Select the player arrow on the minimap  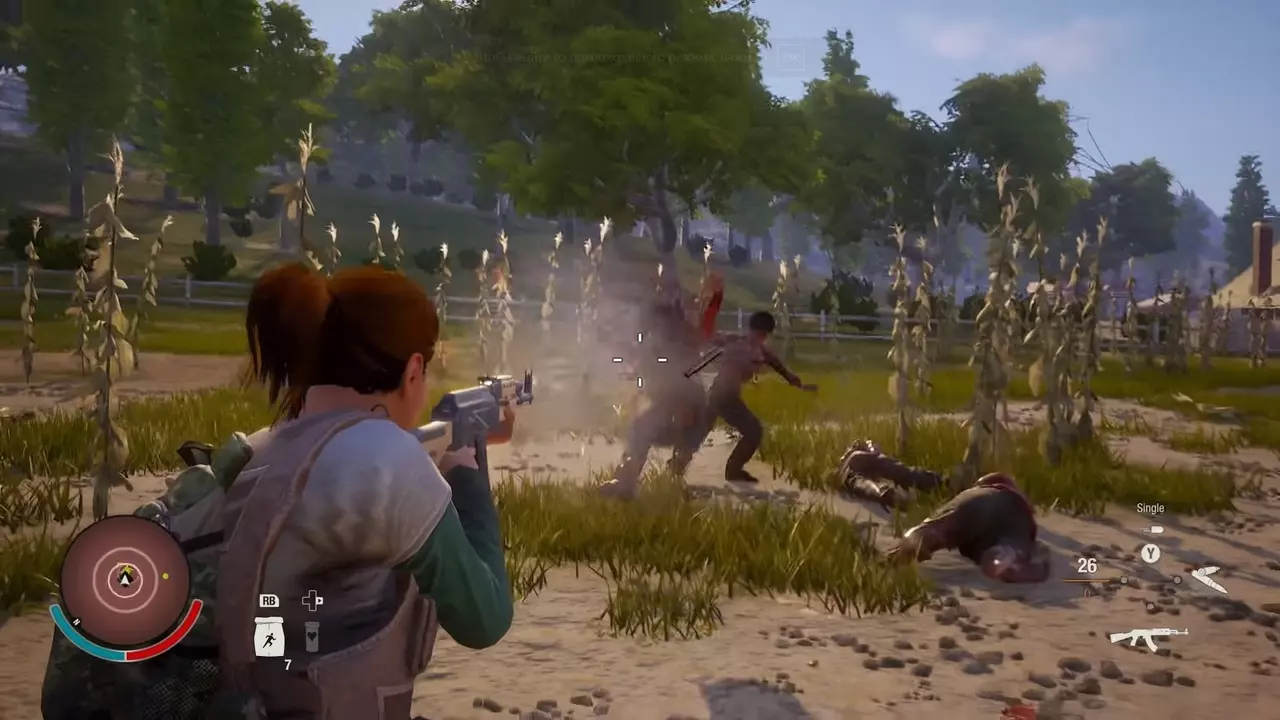[124, 580]
